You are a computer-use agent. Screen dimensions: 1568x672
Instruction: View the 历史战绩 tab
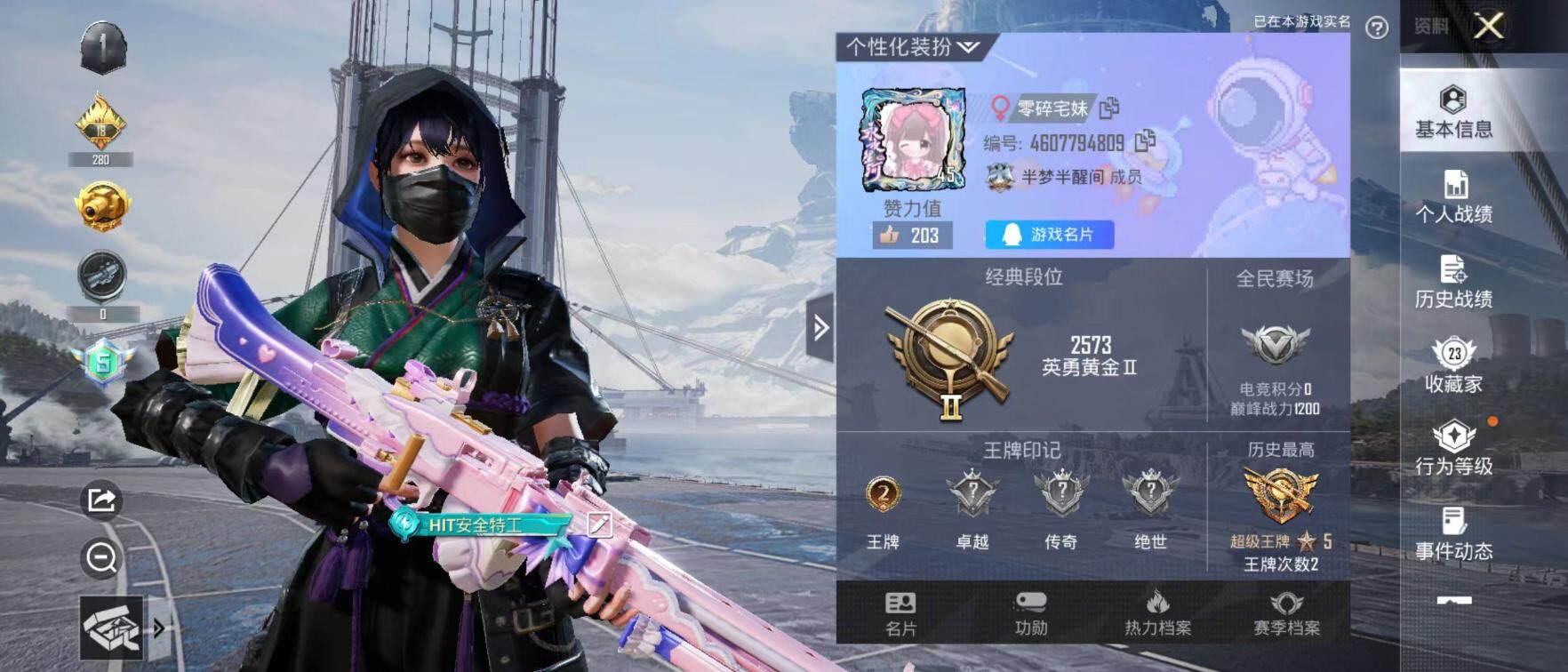click(1453, 282)
